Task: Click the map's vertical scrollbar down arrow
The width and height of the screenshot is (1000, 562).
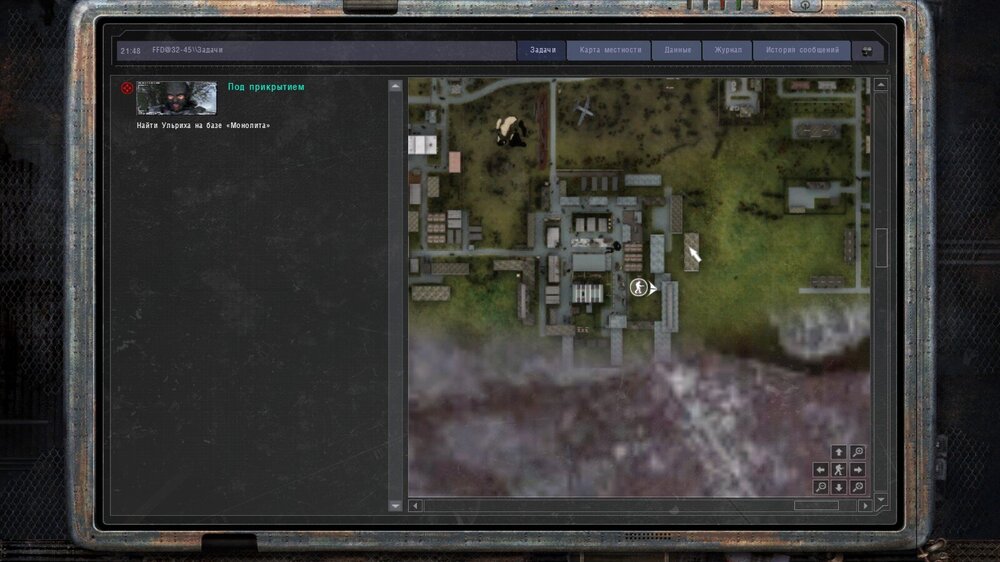Action: point(881,497)
